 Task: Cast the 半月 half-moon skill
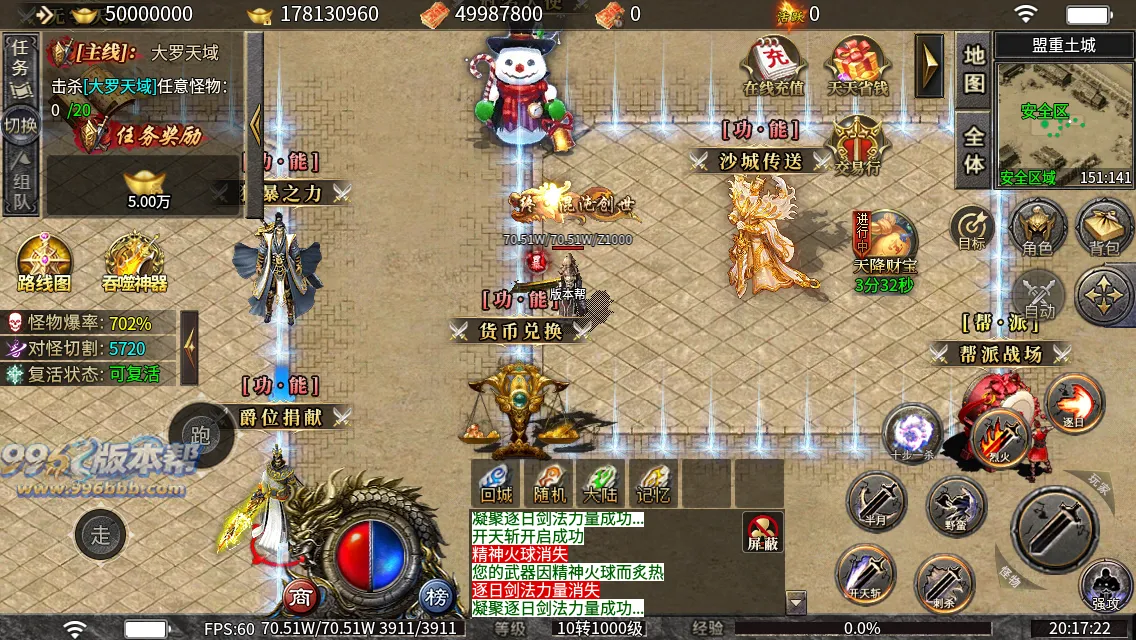point(877,502)
